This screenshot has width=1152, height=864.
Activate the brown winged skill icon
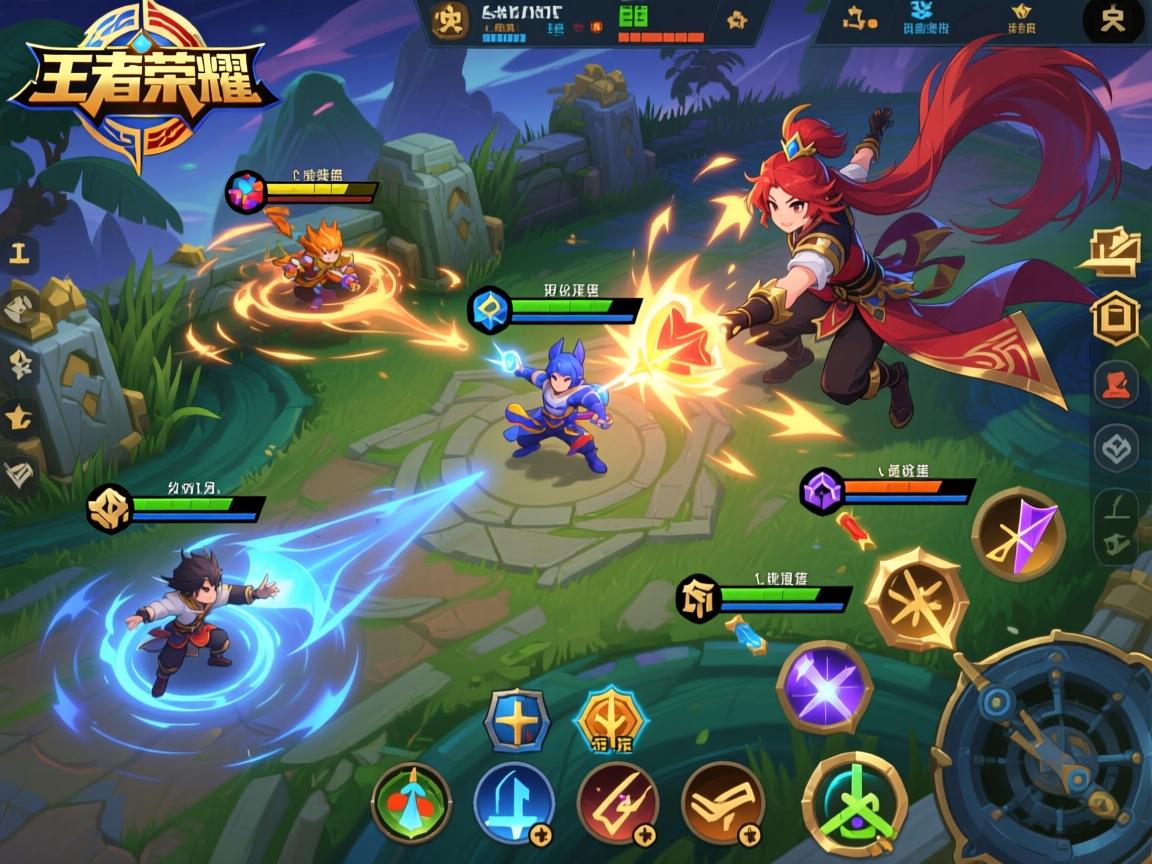[722, 803]
